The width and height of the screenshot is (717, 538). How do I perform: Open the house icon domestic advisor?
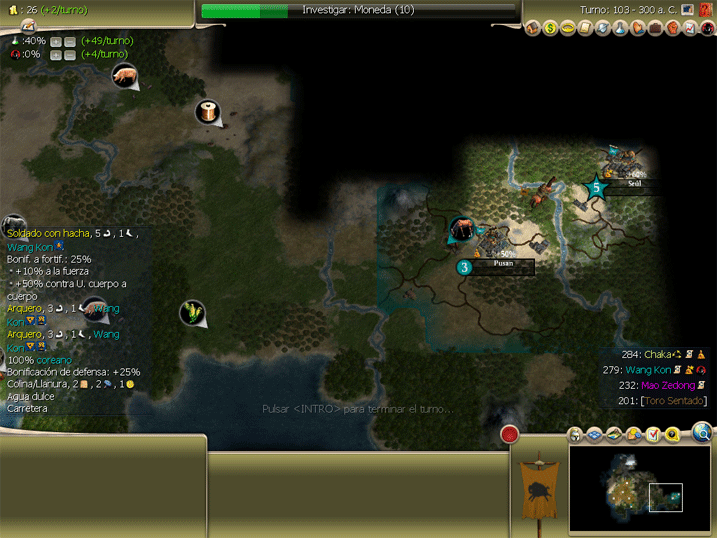(532, 28)
